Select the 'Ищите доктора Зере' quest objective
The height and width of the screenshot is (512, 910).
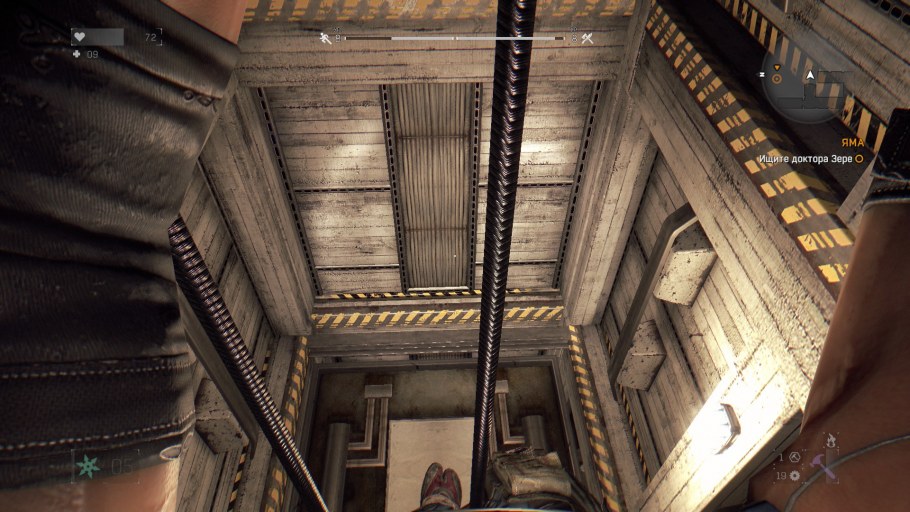click(x=805, y=158)
